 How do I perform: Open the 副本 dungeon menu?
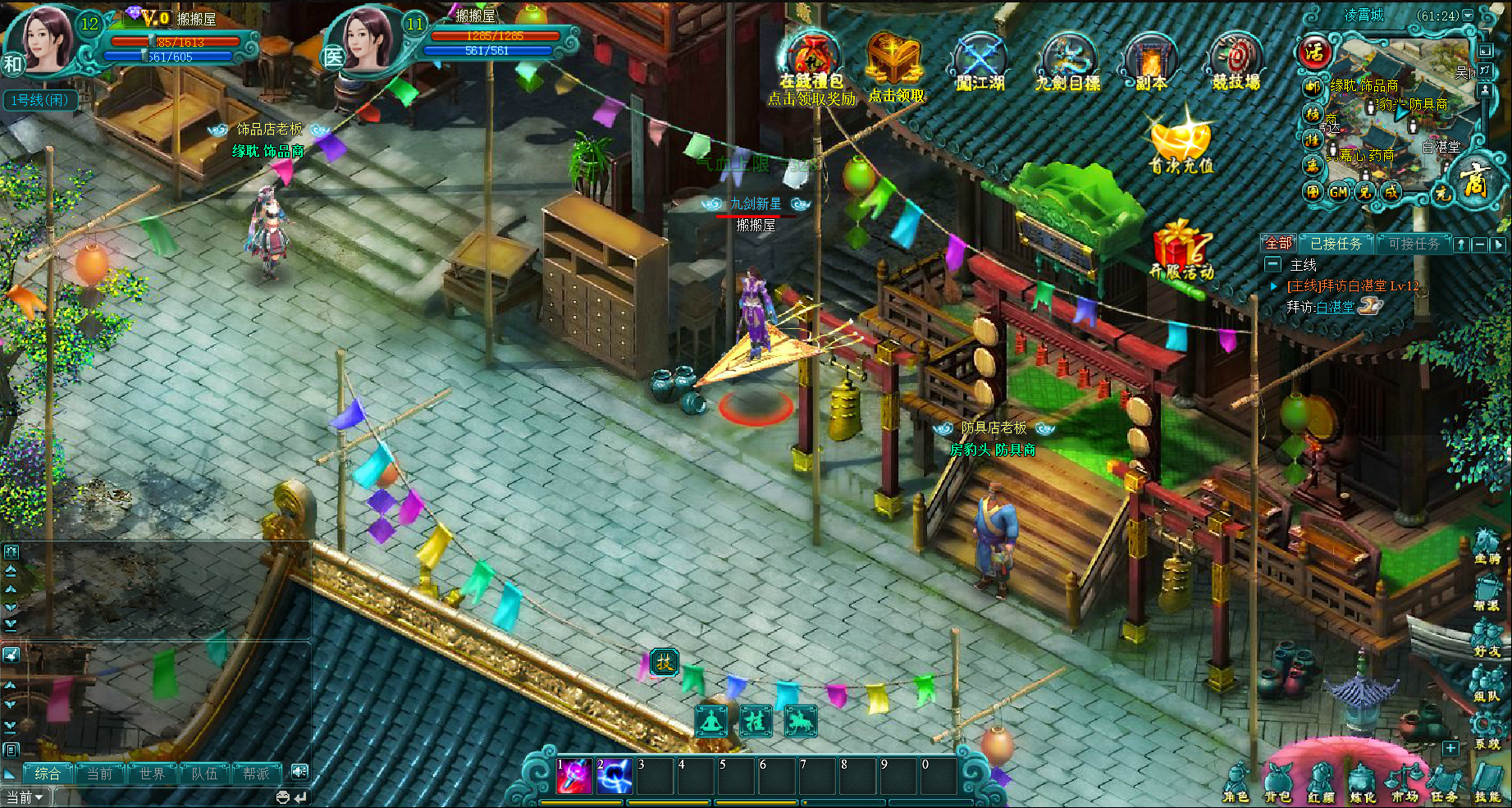[1151, 62]
